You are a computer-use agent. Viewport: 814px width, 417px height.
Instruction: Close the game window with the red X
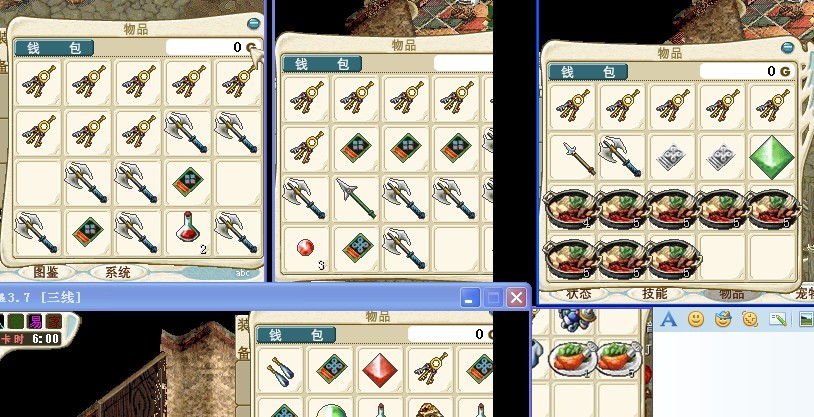pyautogui.click(x=516, y=297)
